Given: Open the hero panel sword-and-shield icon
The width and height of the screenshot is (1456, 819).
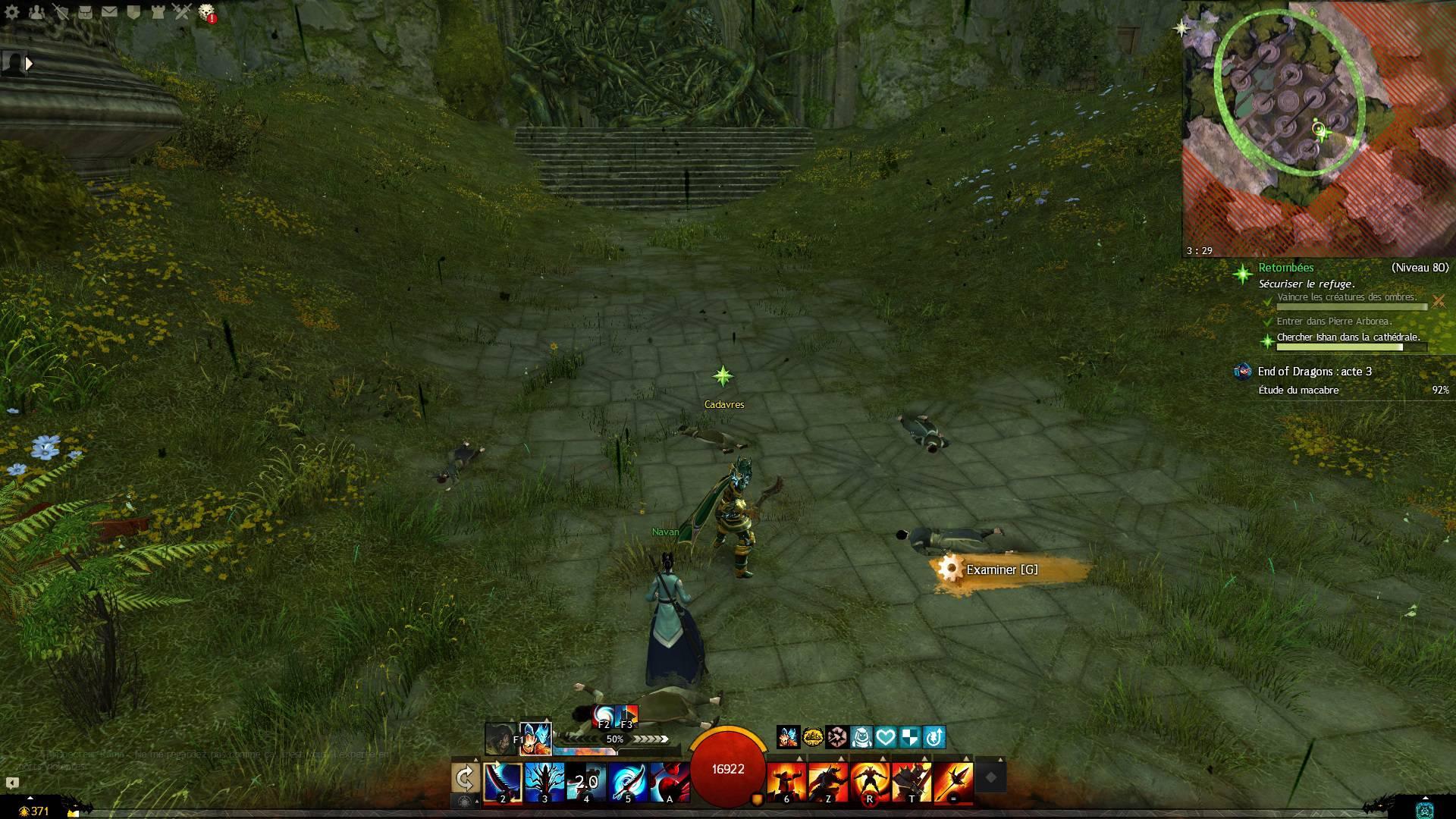Looking at the screenshot, I should coord(61,12).
